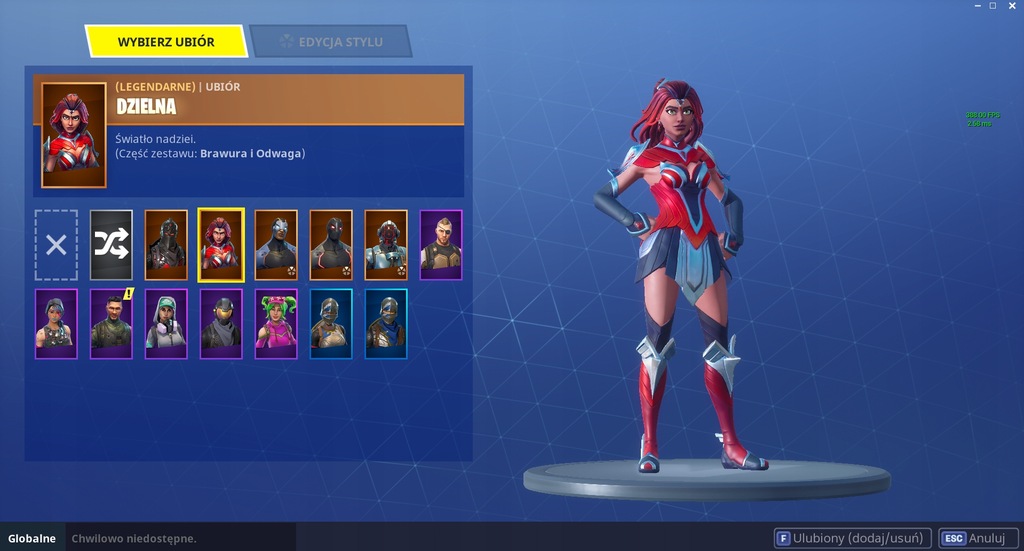The image size is (1024, 551).
Task: Pick the Black Knight horned helmet outfit
Action: coord(166,245)
